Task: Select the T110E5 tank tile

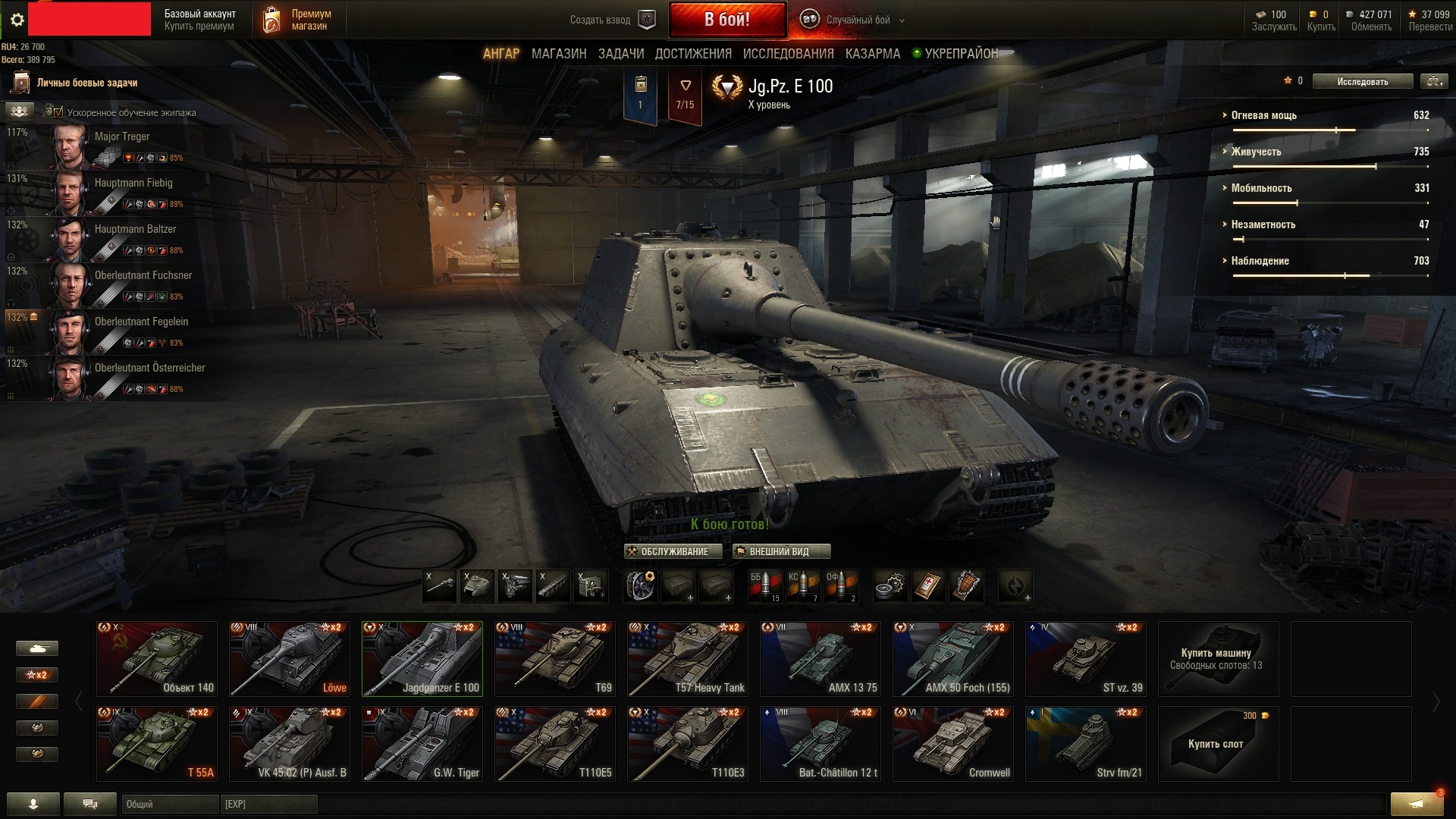Action: 555,743
